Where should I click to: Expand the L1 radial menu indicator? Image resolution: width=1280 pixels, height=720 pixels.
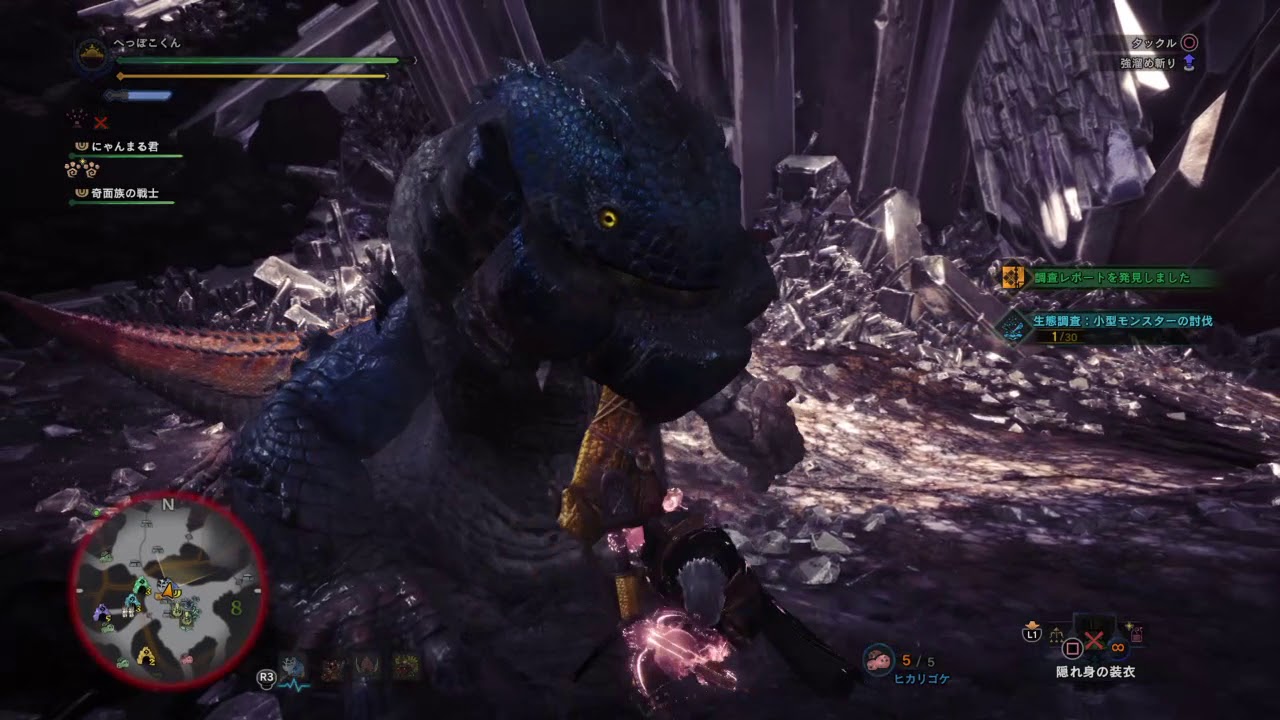tap(1031, 634)
